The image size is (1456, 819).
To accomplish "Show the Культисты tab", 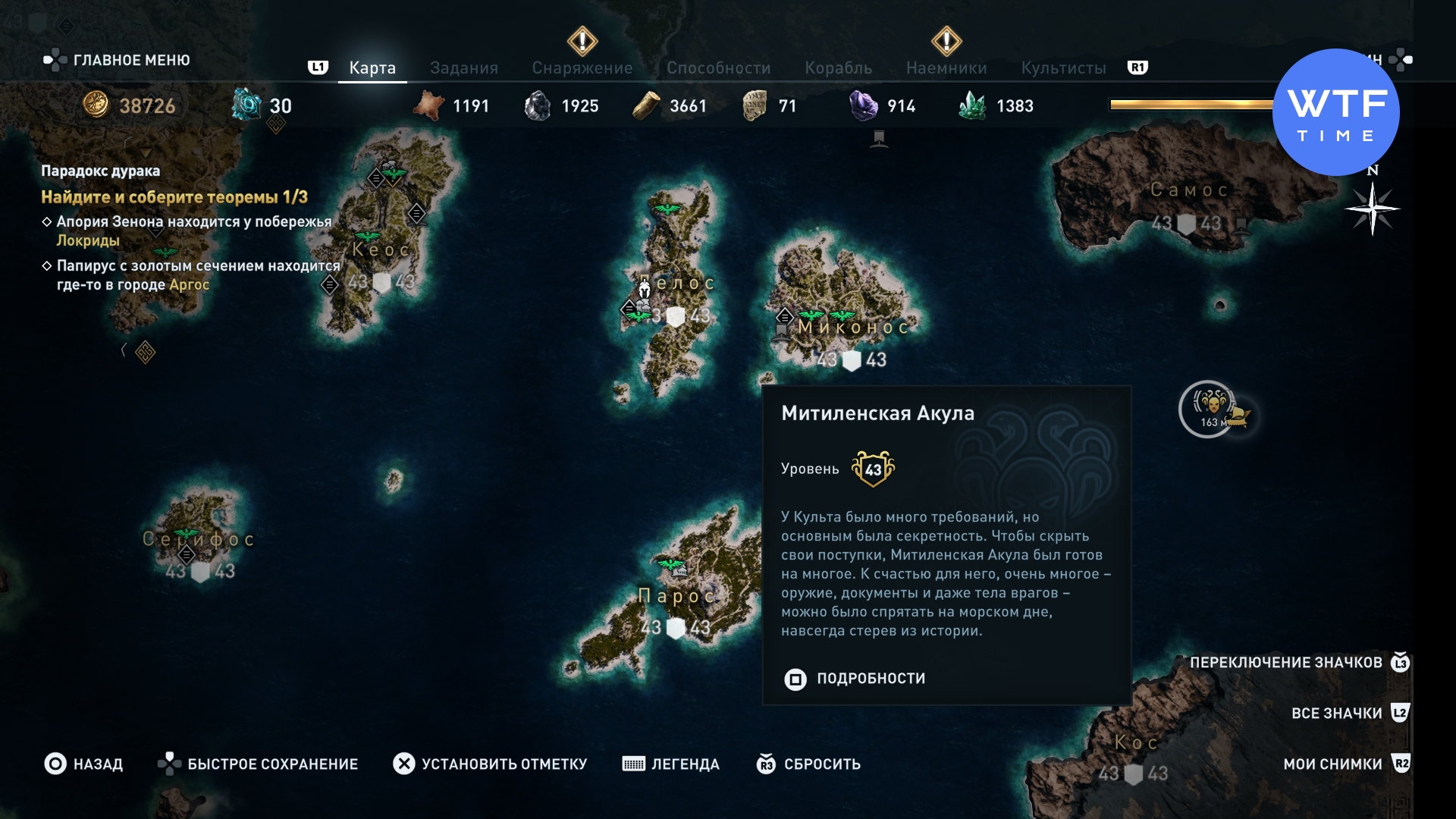I will click(x=1063, y=68).
